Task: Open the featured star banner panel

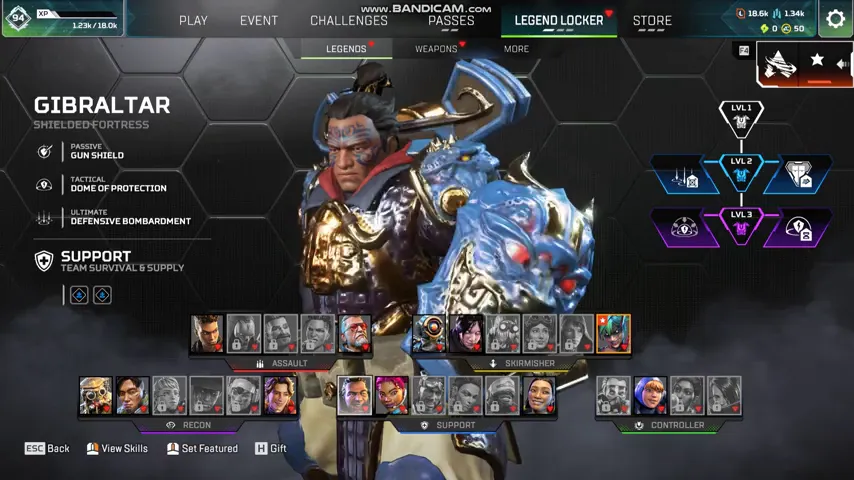Action: tap(805, 63)
